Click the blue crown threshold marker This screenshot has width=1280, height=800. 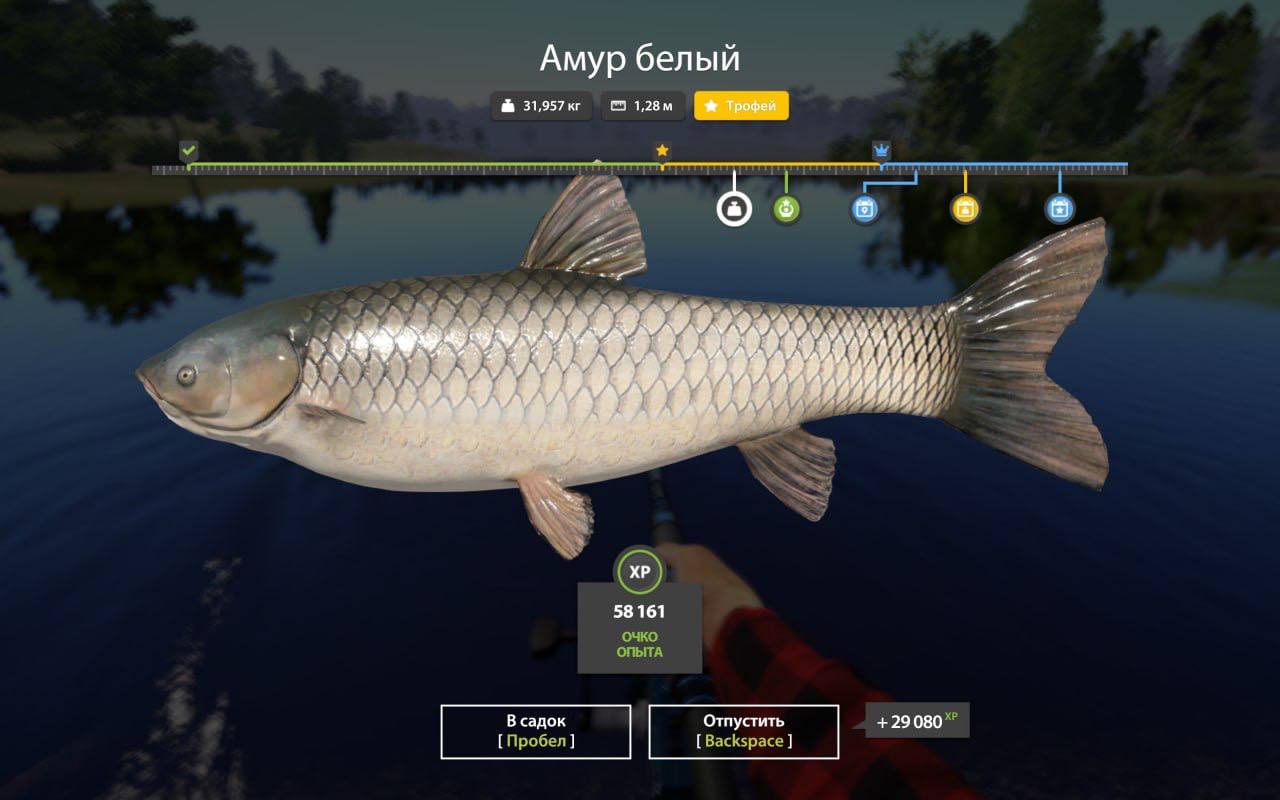click(x=881, y=151)
